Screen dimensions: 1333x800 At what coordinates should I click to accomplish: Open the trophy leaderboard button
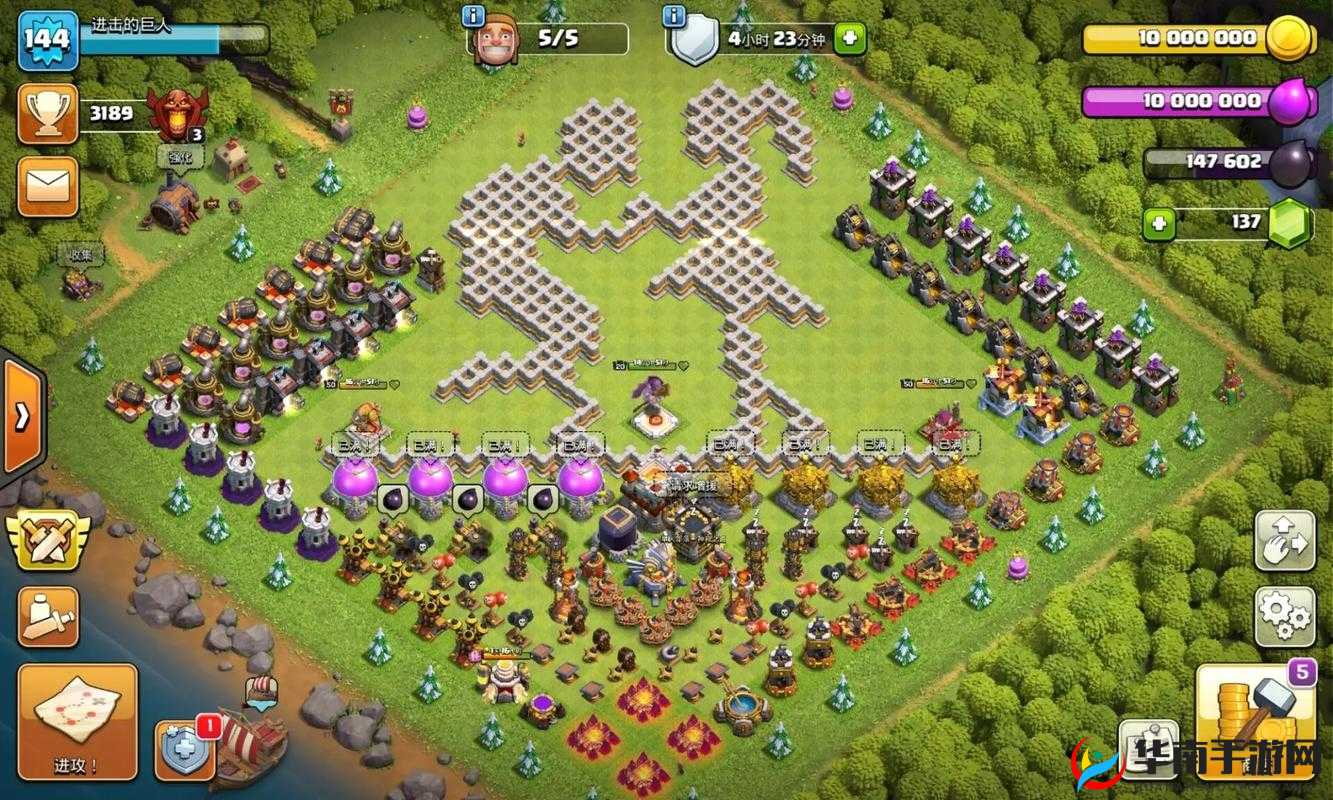[x=47, y=114]
